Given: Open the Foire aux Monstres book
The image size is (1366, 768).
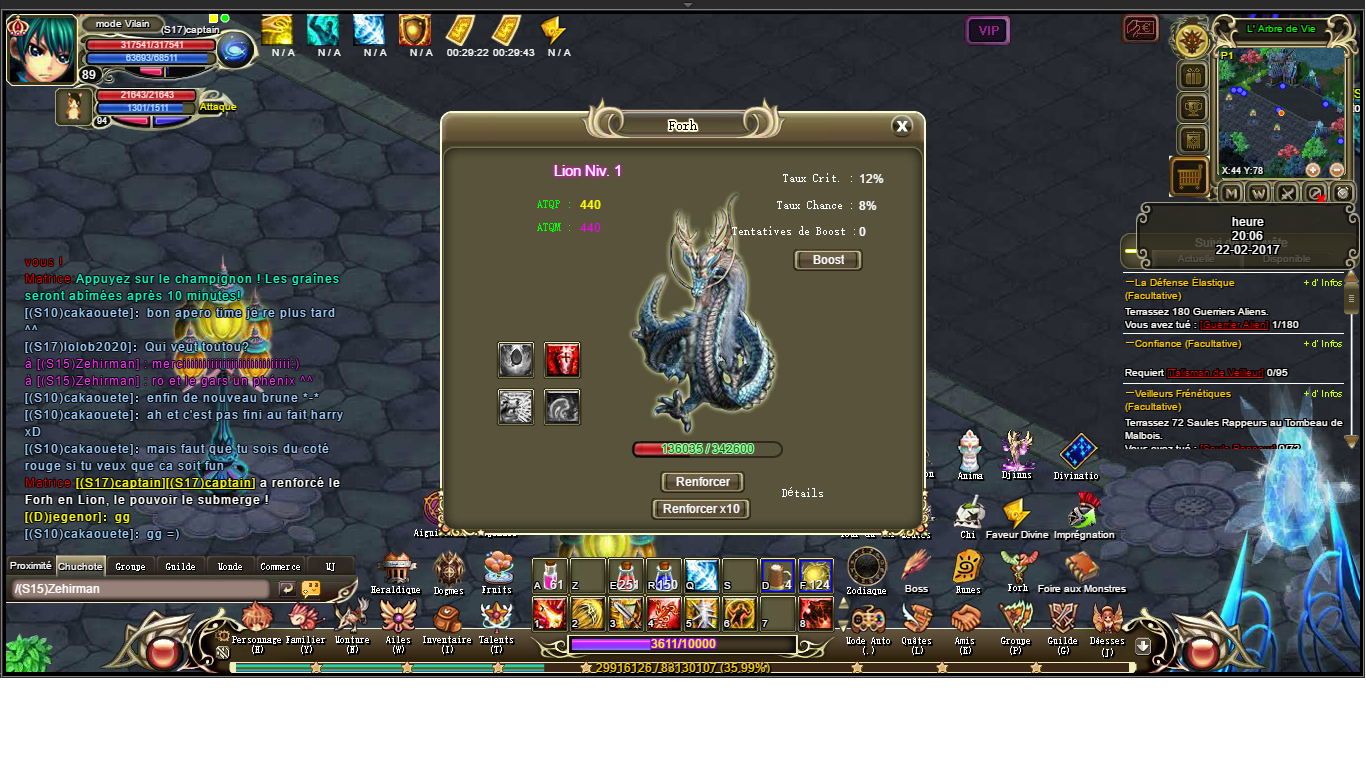Looking at the screenshot, I should 1081,568.
